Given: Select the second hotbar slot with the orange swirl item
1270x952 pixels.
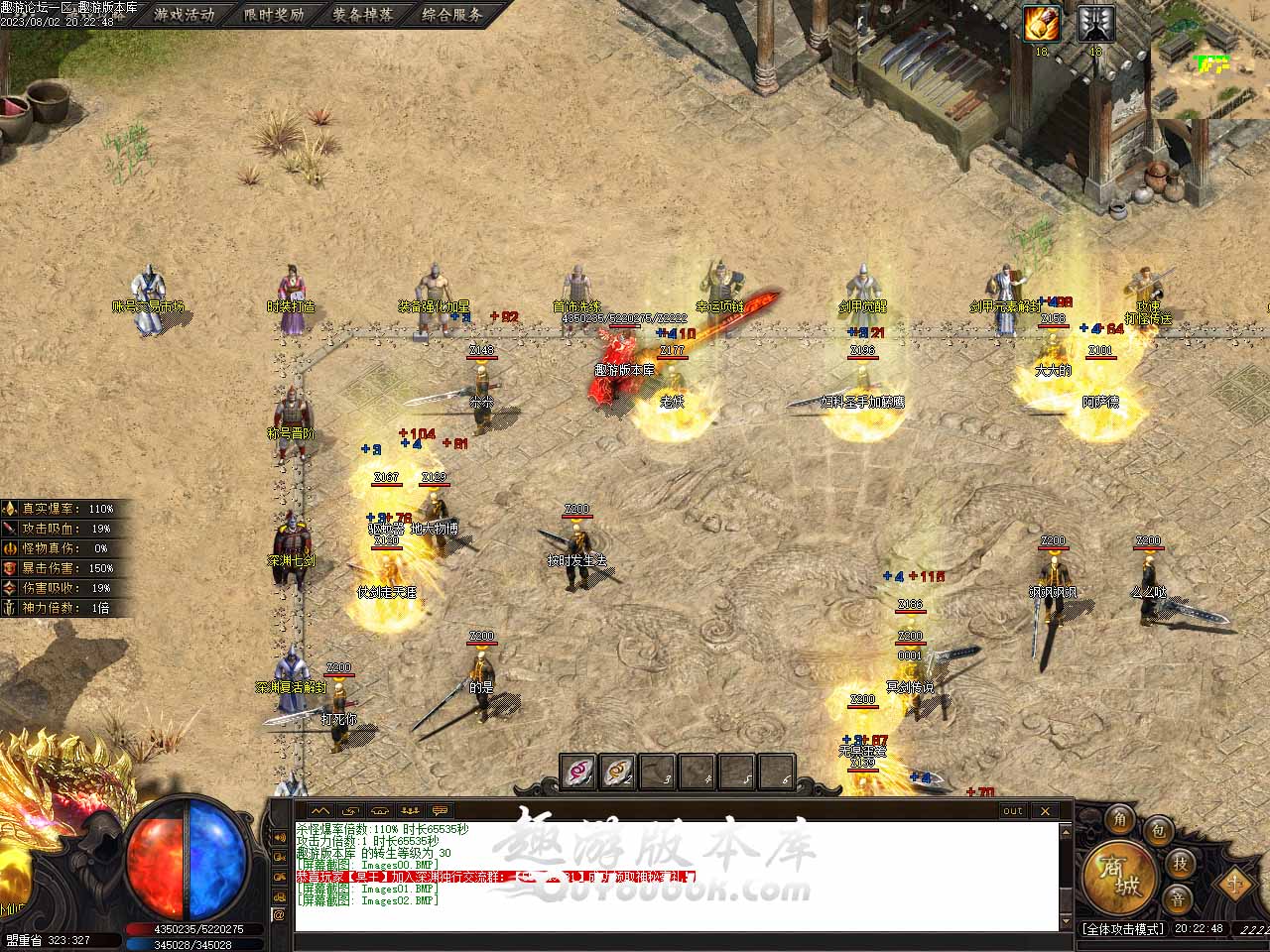Looking at the screenshot, I should tap(618, 772).
